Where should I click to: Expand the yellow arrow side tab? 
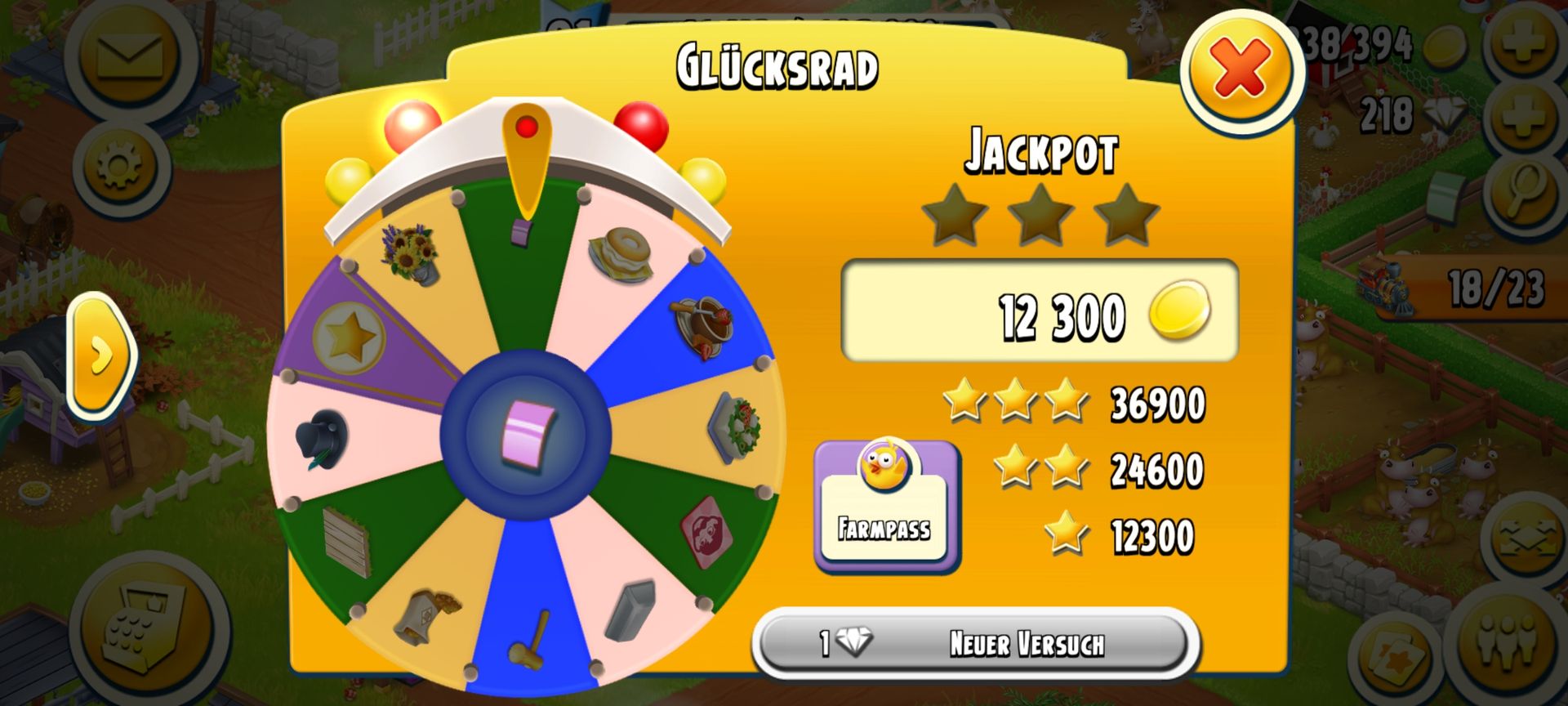tap(101, 356)
